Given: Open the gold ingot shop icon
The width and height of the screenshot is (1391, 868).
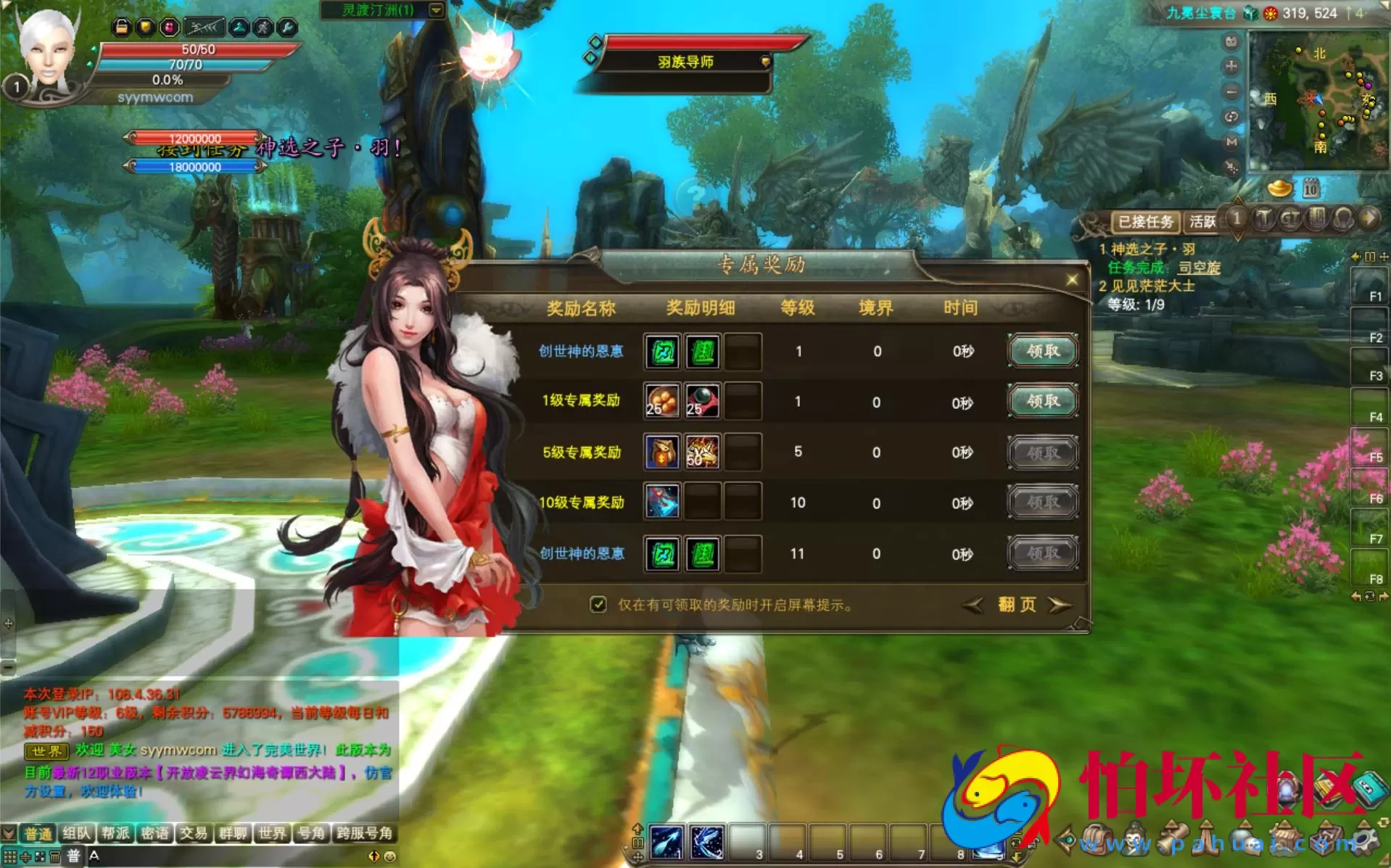Looking at the screenshot, I should 1279,189.
